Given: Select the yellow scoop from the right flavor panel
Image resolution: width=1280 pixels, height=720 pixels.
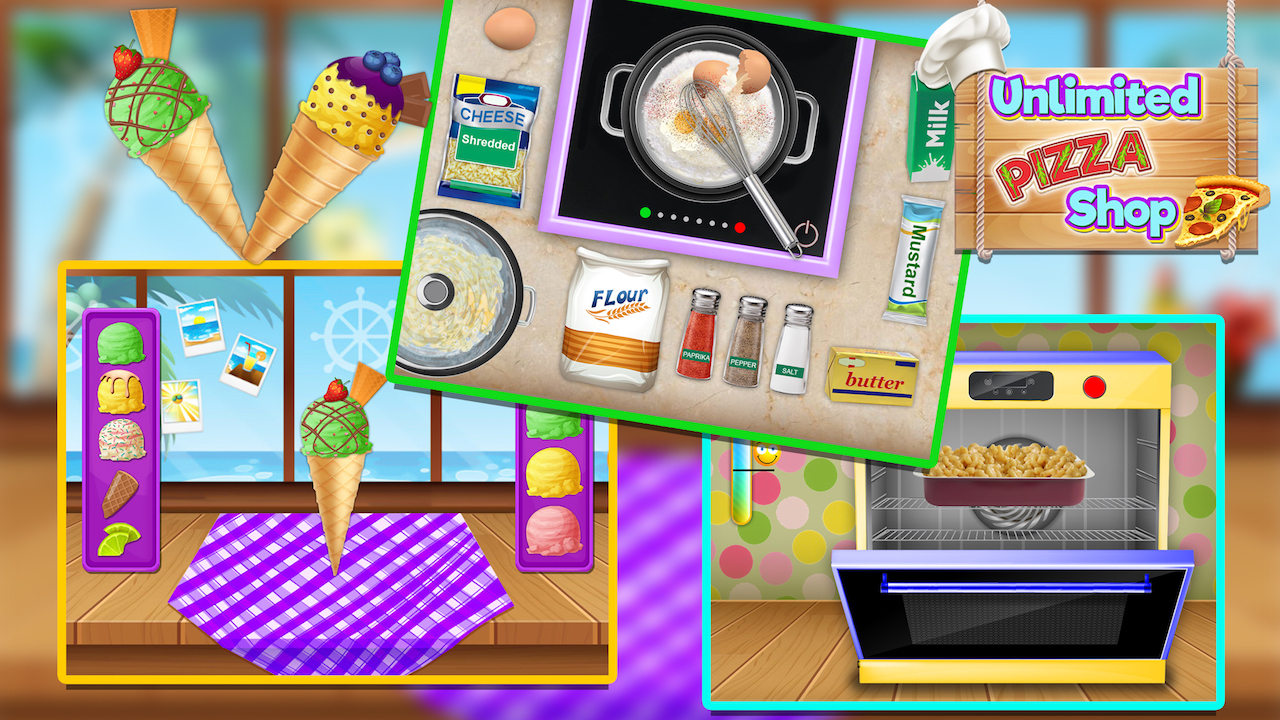Looking at the screenshot, I should 555,474.
